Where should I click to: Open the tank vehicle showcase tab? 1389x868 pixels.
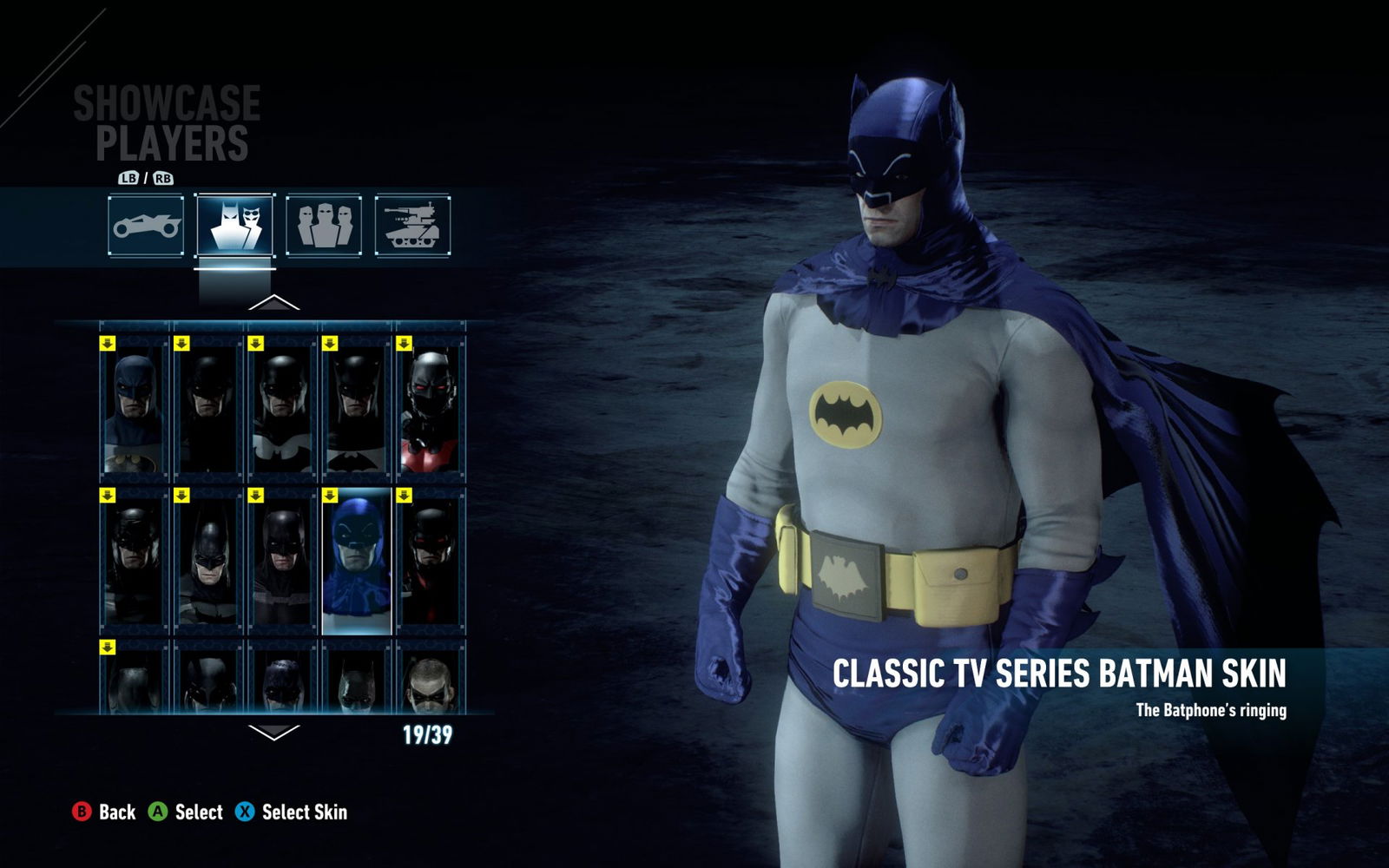click(x=413, y=226)
